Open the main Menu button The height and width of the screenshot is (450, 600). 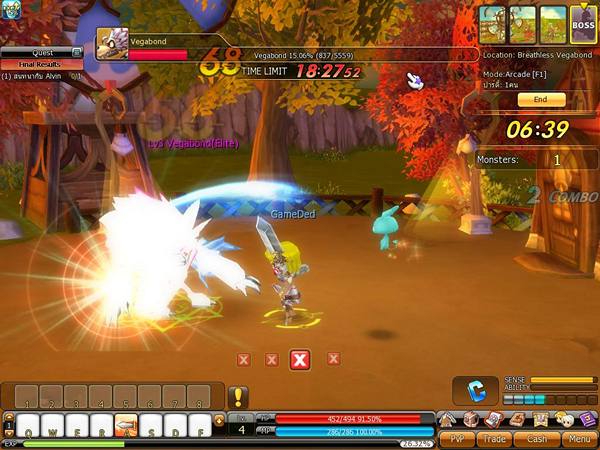click(577, 438)
